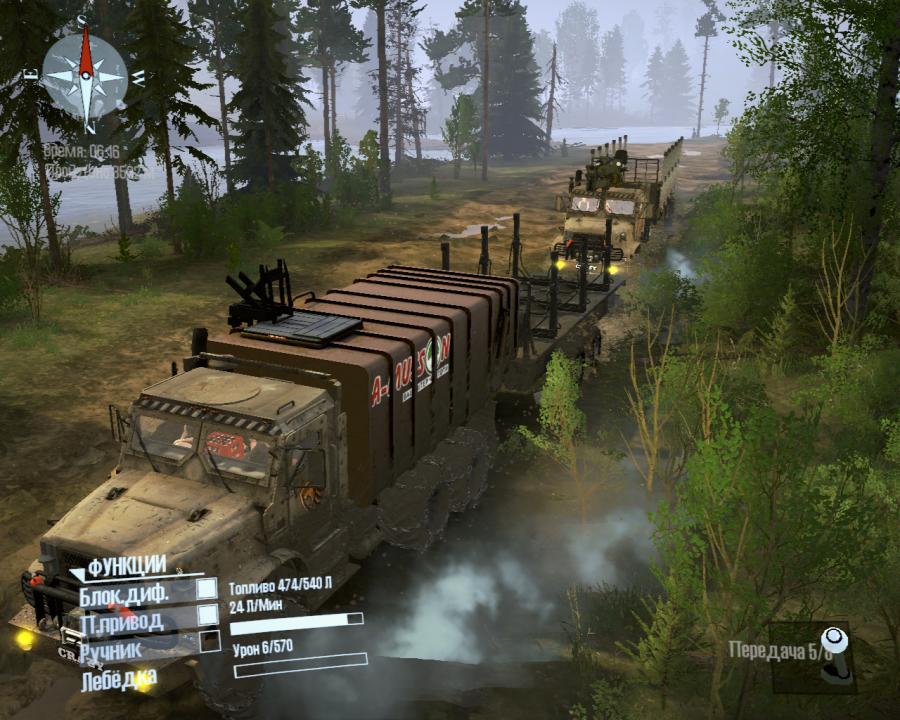Collapse the ФУНКЦИИ functions panel header
The width and height of the screenshot is (900, 720).
(117, 567)
